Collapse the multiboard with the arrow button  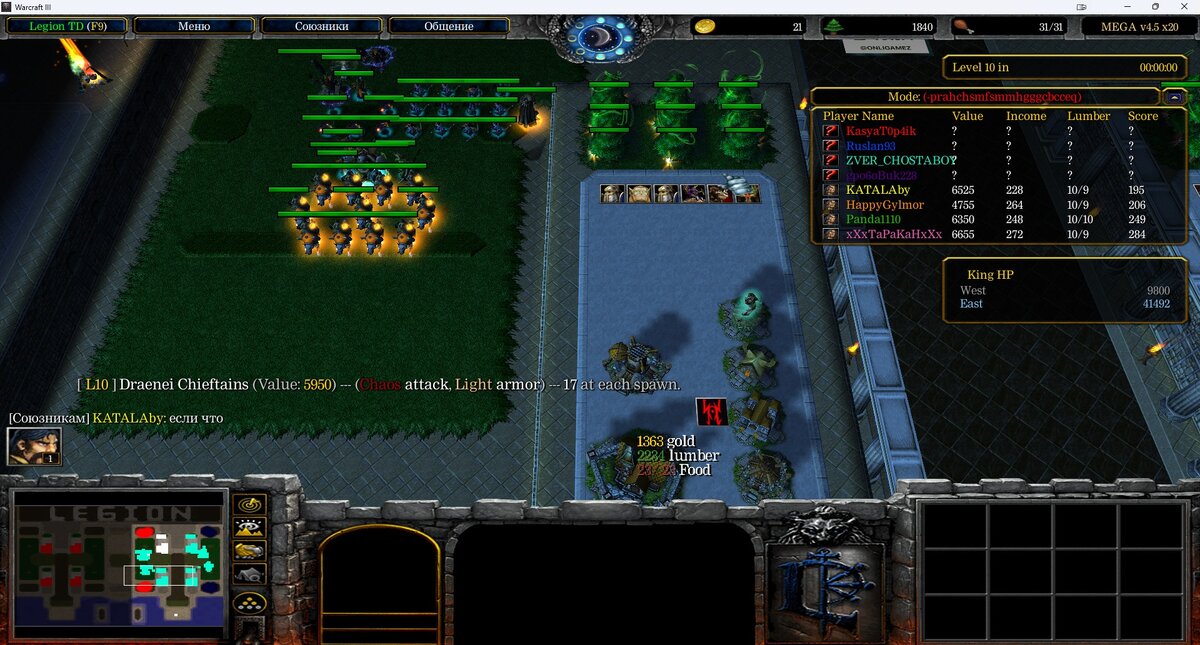[1175, 97]
